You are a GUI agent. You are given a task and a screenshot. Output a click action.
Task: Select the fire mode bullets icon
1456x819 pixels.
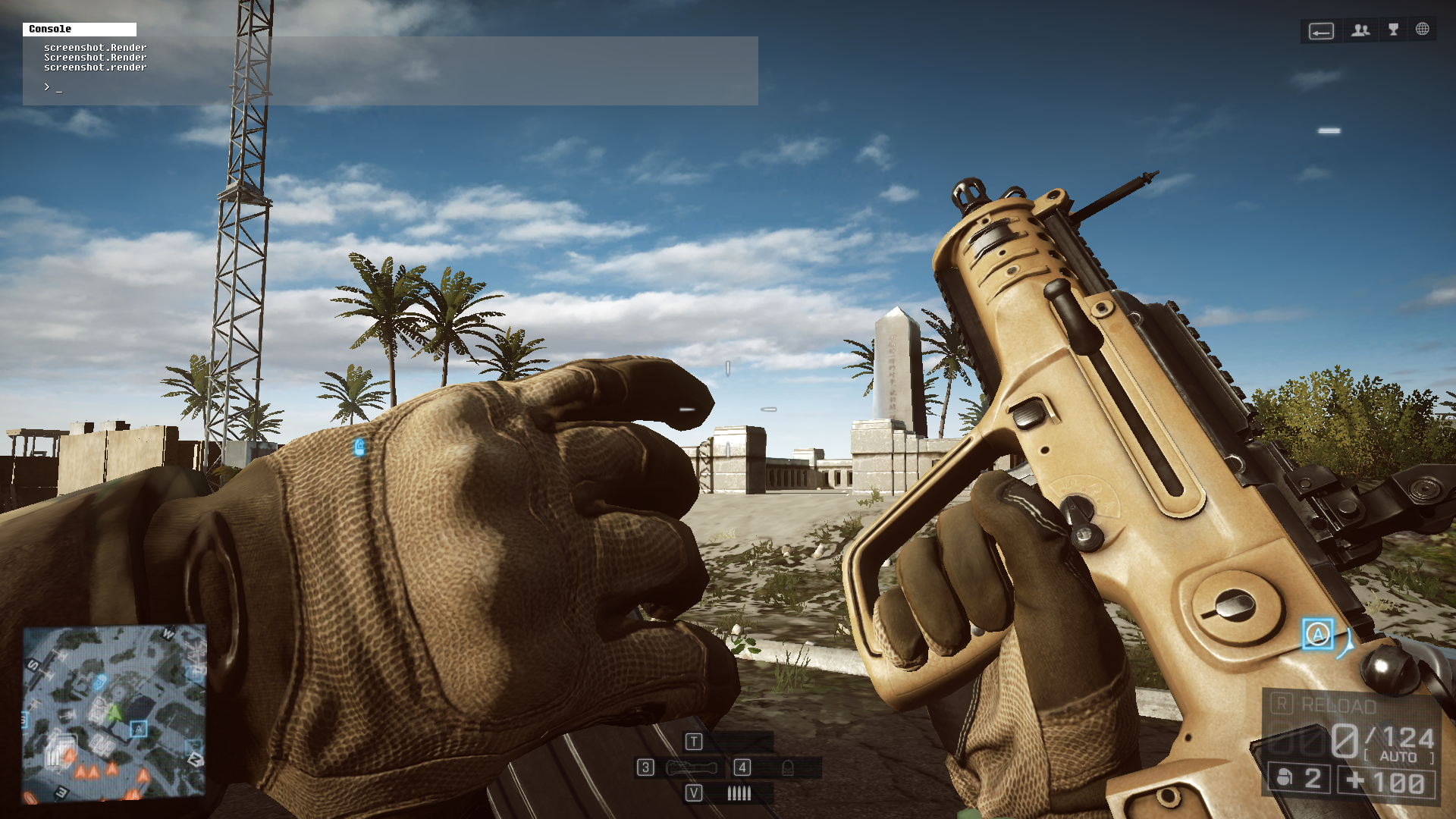(739, 793)
